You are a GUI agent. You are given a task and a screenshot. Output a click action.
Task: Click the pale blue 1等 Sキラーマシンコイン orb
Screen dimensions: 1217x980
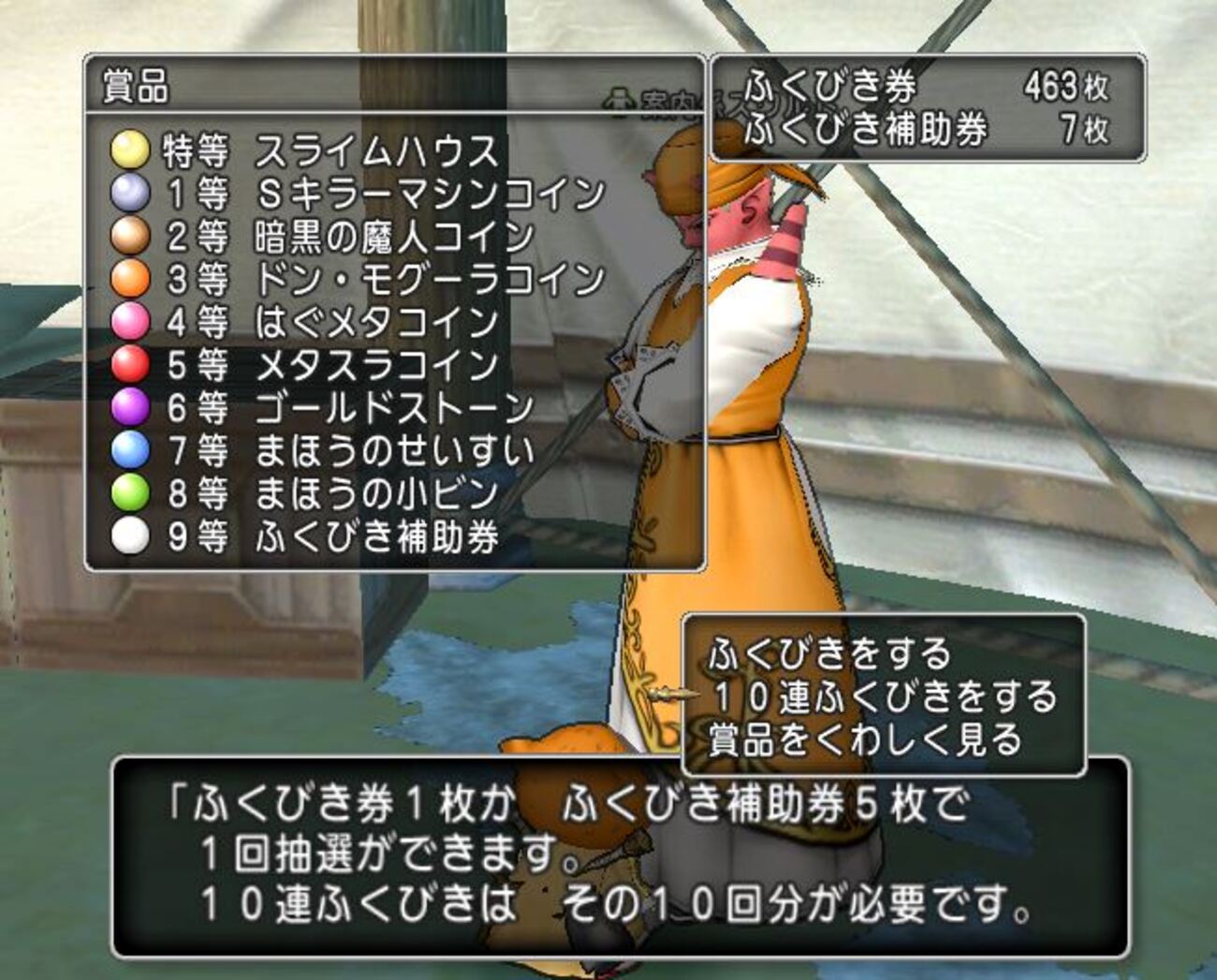pos(131,193)
